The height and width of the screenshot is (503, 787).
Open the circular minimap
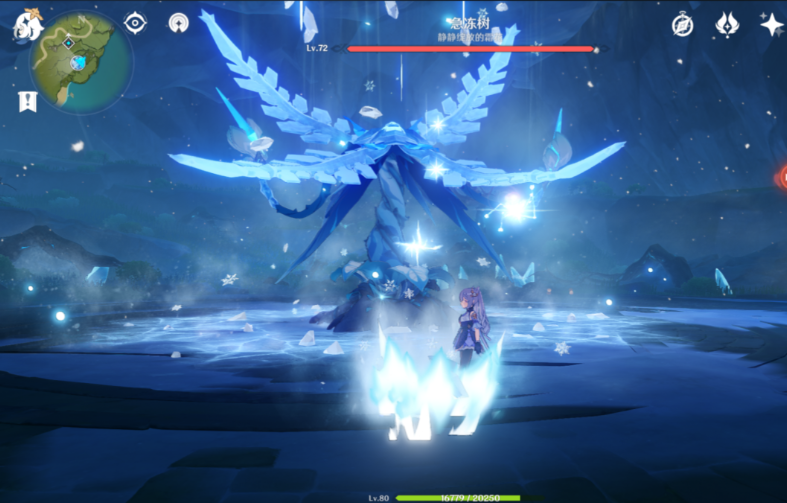tap(81, 61)
